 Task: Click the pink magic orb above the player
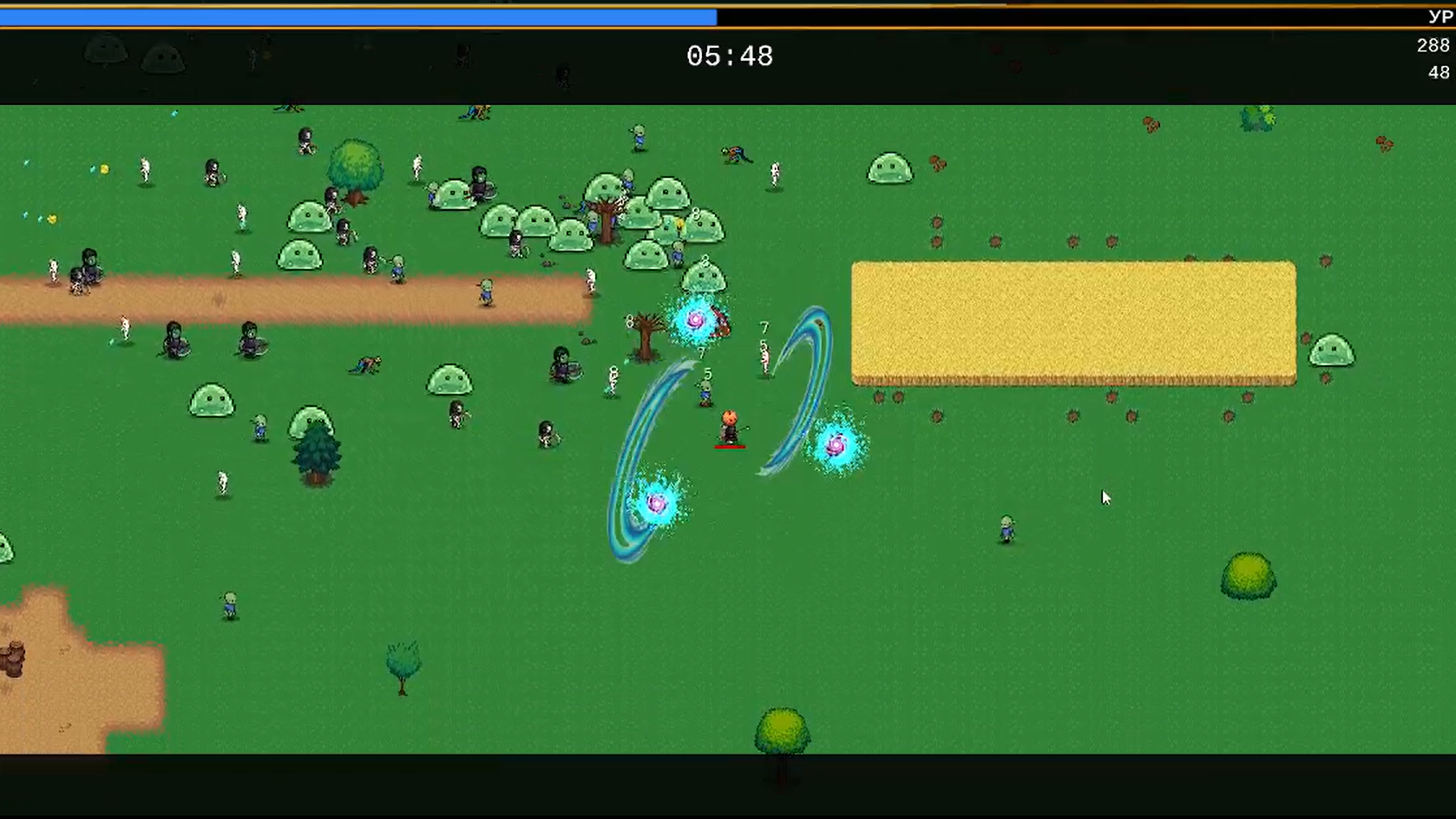[x=694, y=319]
